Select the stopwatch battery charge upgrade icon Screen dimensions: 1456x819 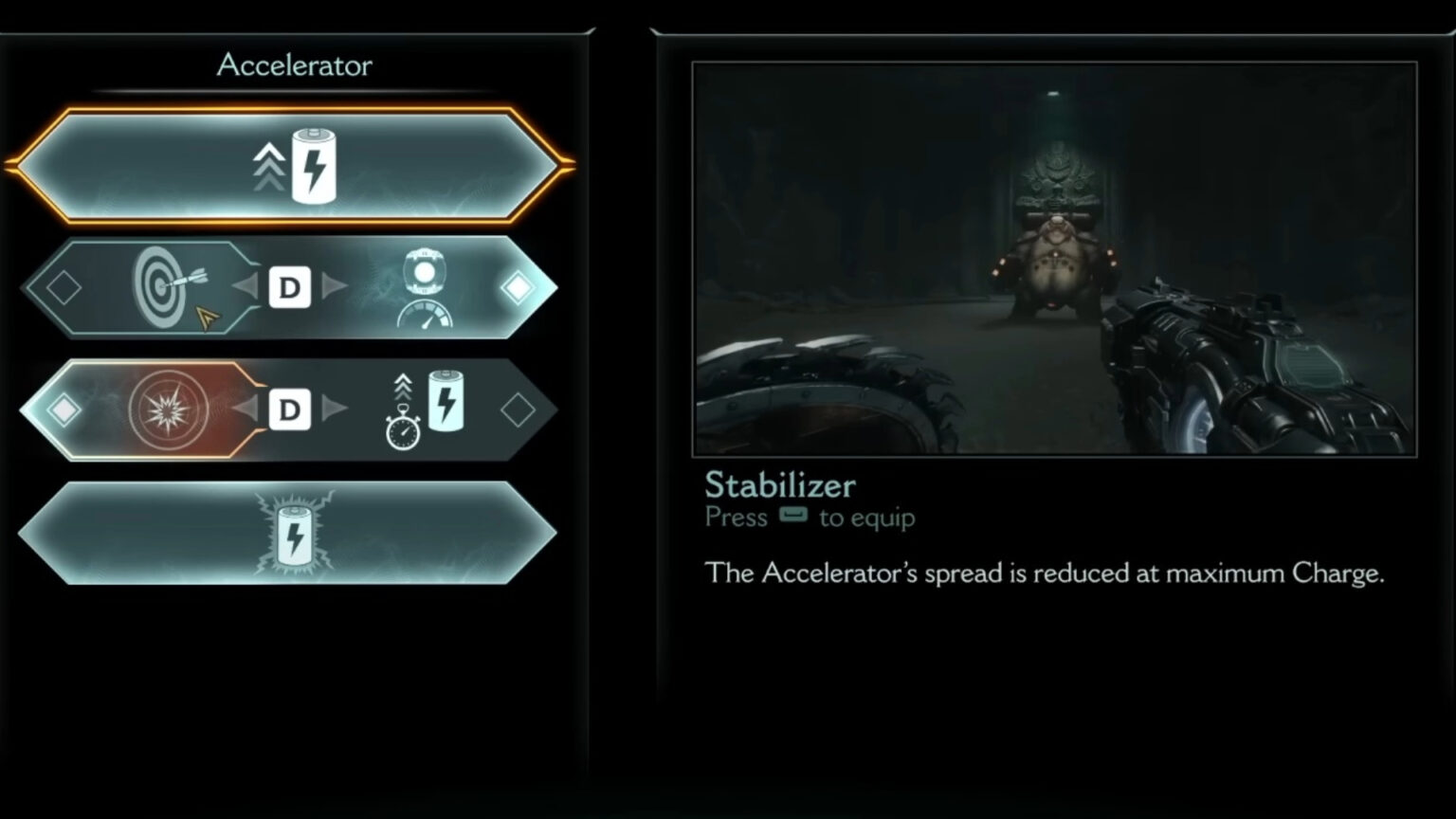[x=427, y=409]
